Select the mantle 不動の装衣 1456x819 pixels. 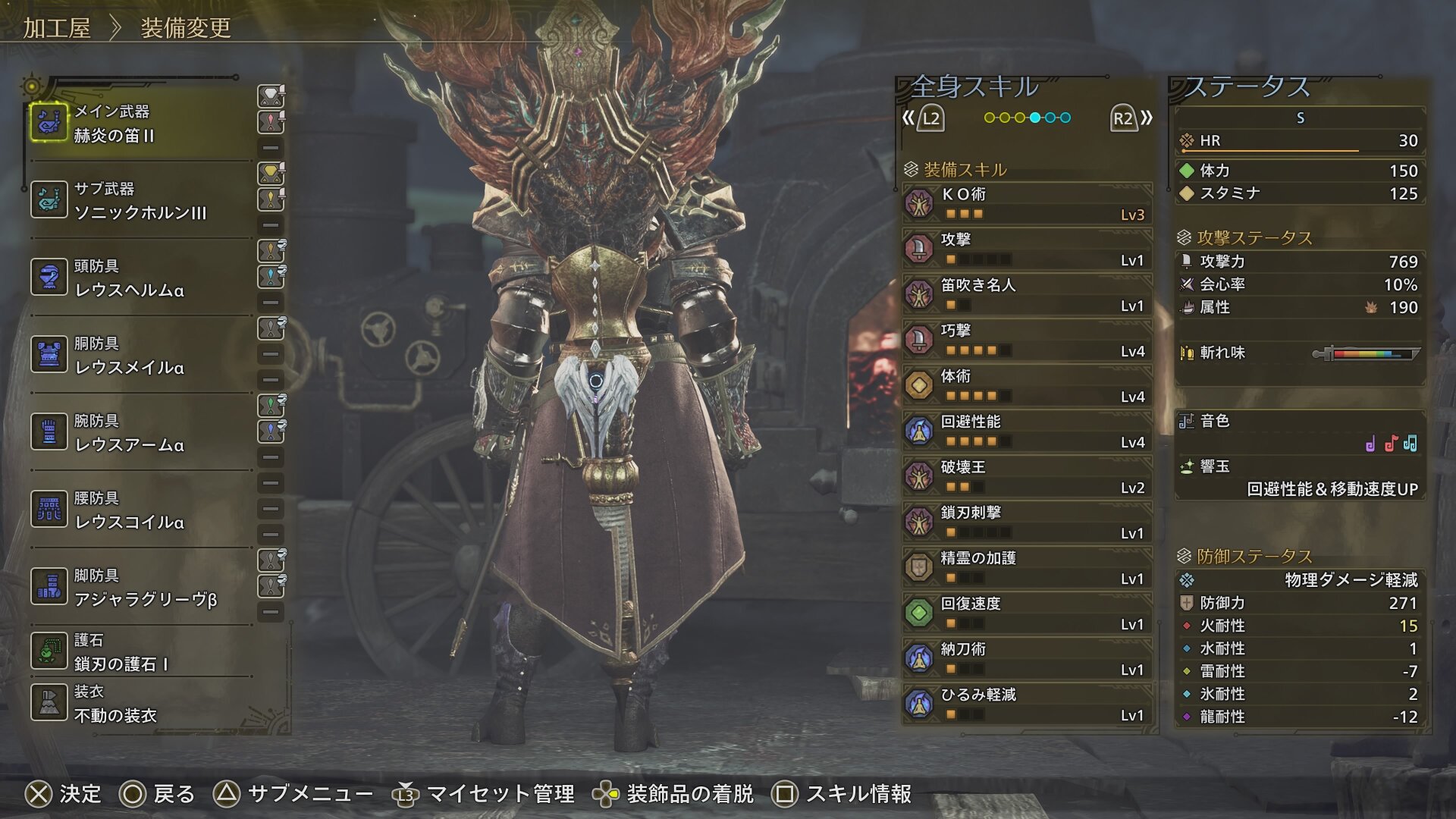pyautogui.click(x=140, y=704)
